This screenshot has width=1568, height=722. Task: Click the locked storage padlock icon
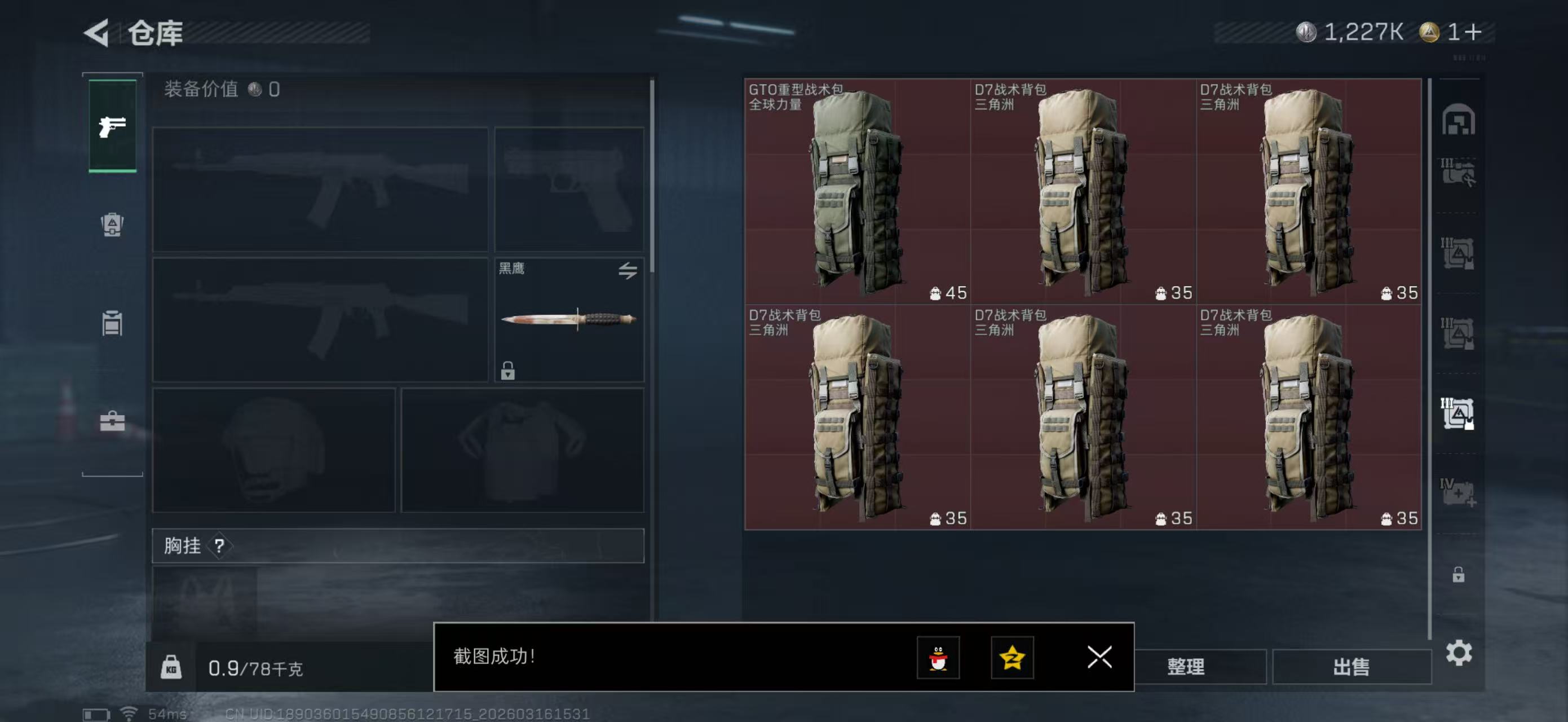[1458, 575]
